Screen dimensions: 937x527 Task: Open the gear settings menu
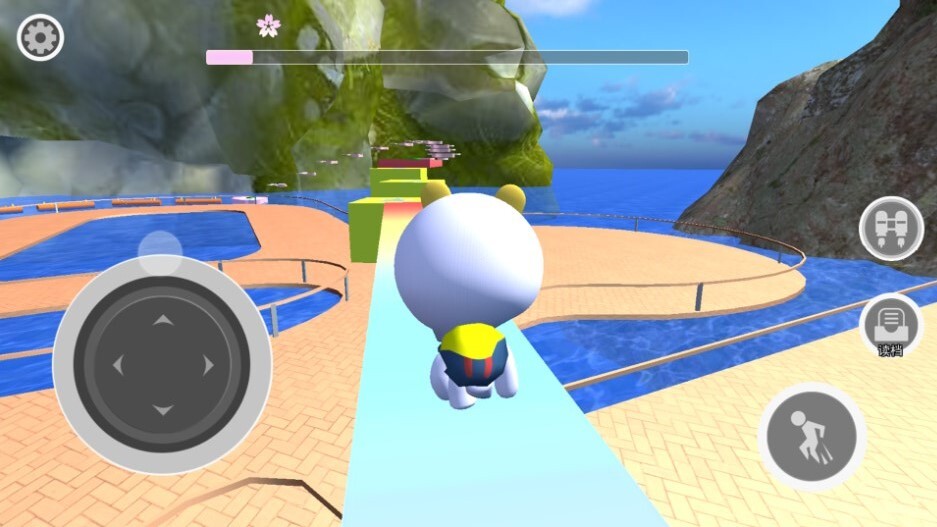[x=41, y=38]
